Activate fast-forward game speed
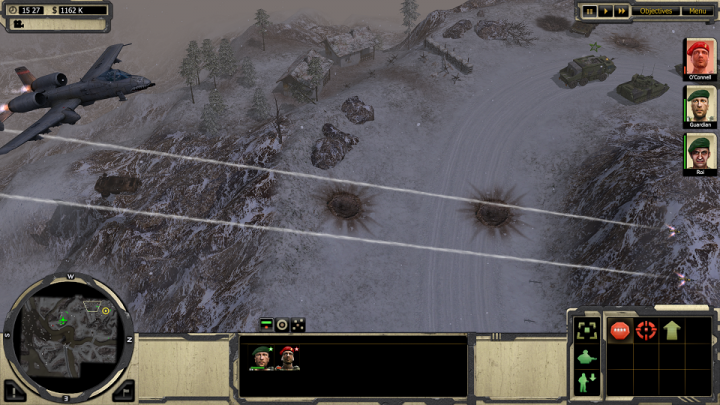This screenshot has height=405, width=720. coord(622,11)
